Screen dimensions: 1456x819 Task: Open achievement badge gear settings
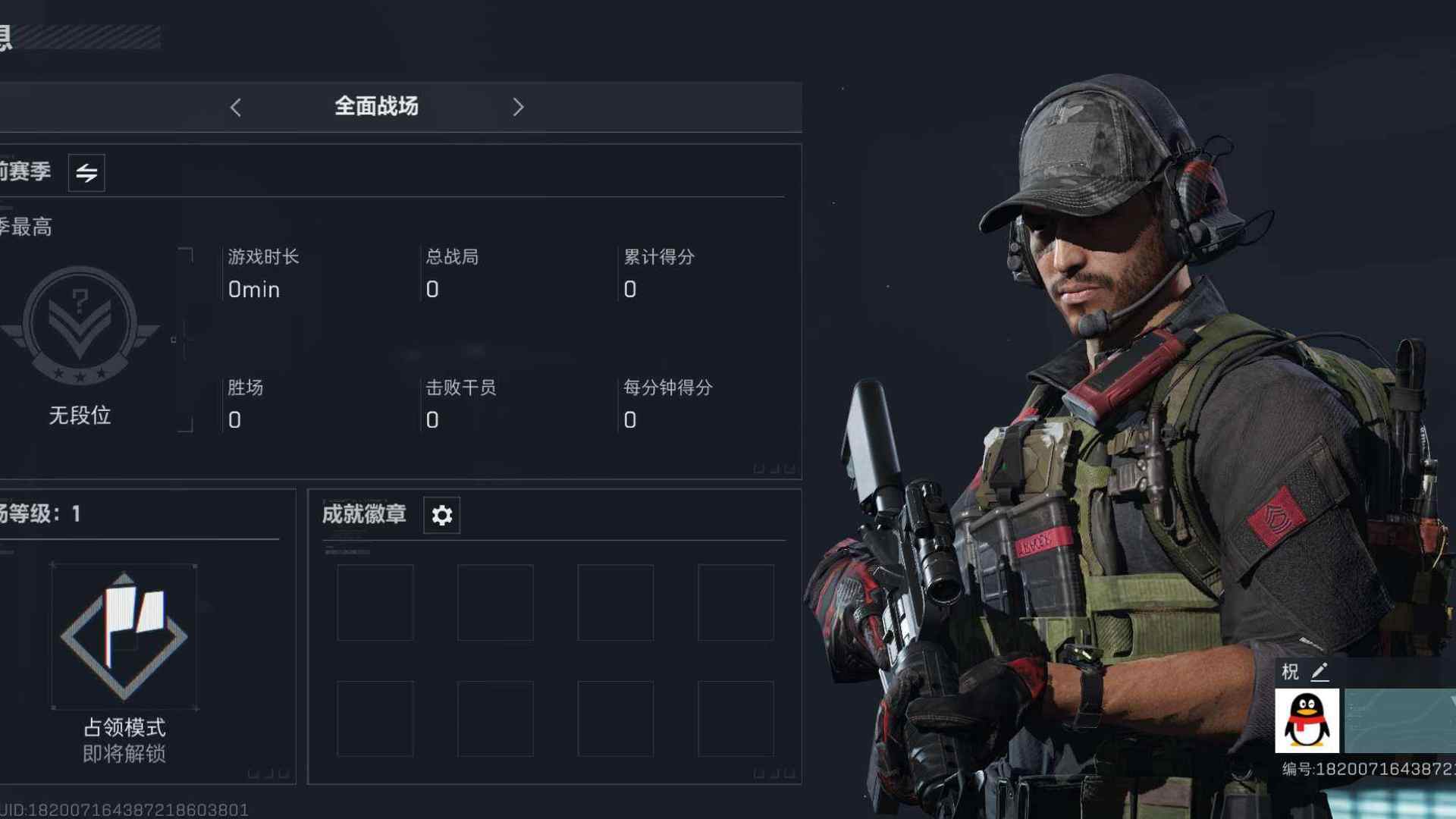point(441,516)
